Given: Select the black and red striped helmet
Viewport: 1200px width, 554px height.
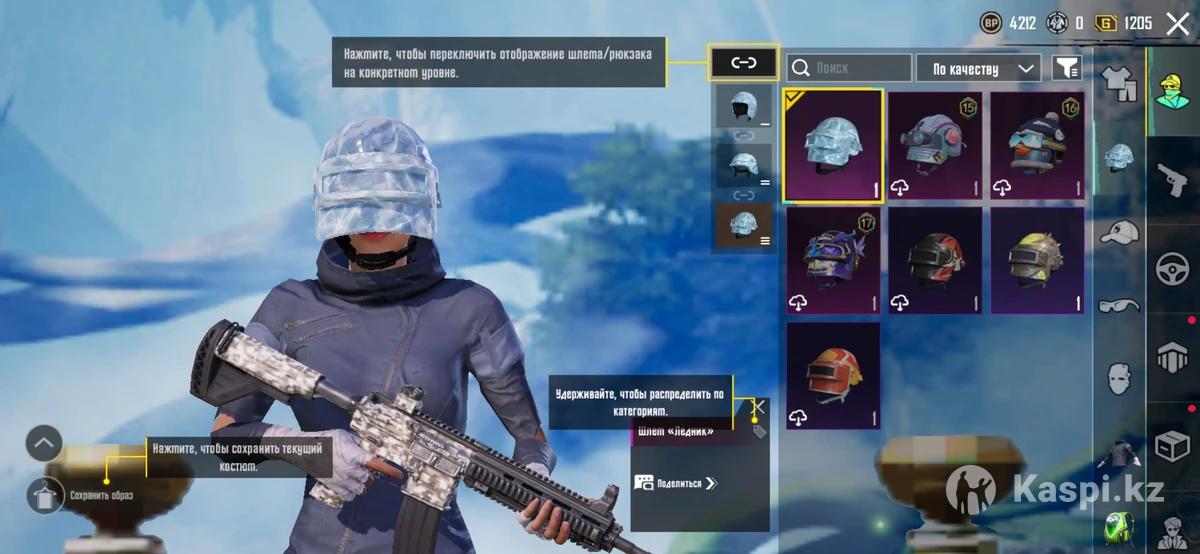Looking at the screenshot, I should pyautogui.click(x=935, y=261).
